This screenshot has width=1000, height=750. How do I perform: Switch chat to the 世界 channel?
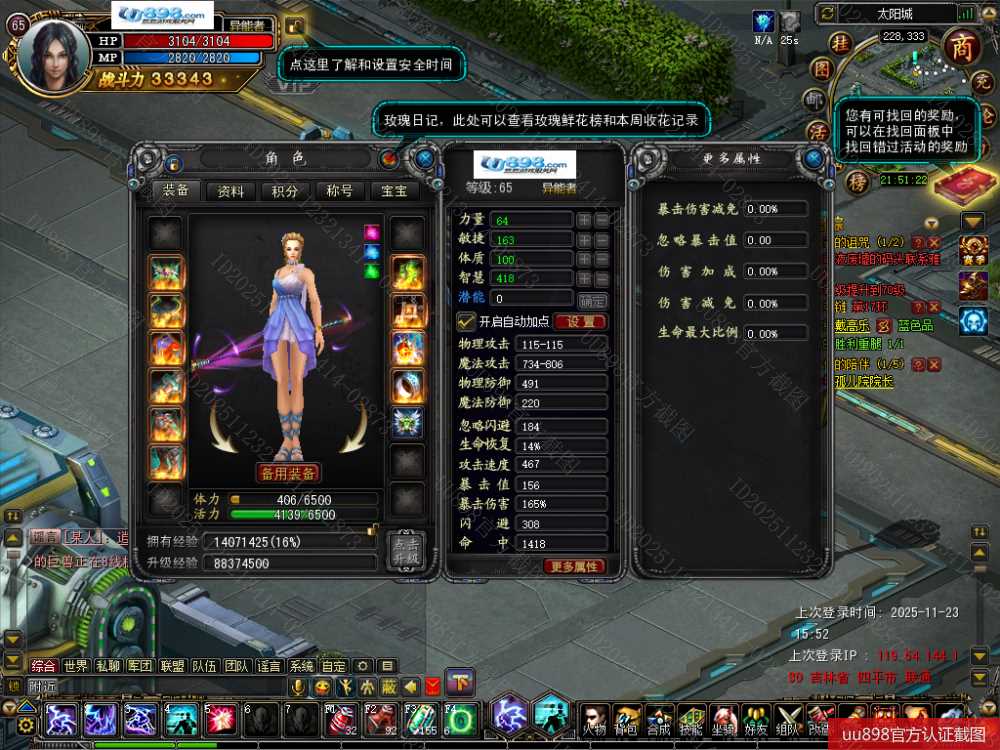[x=76, y=666]
